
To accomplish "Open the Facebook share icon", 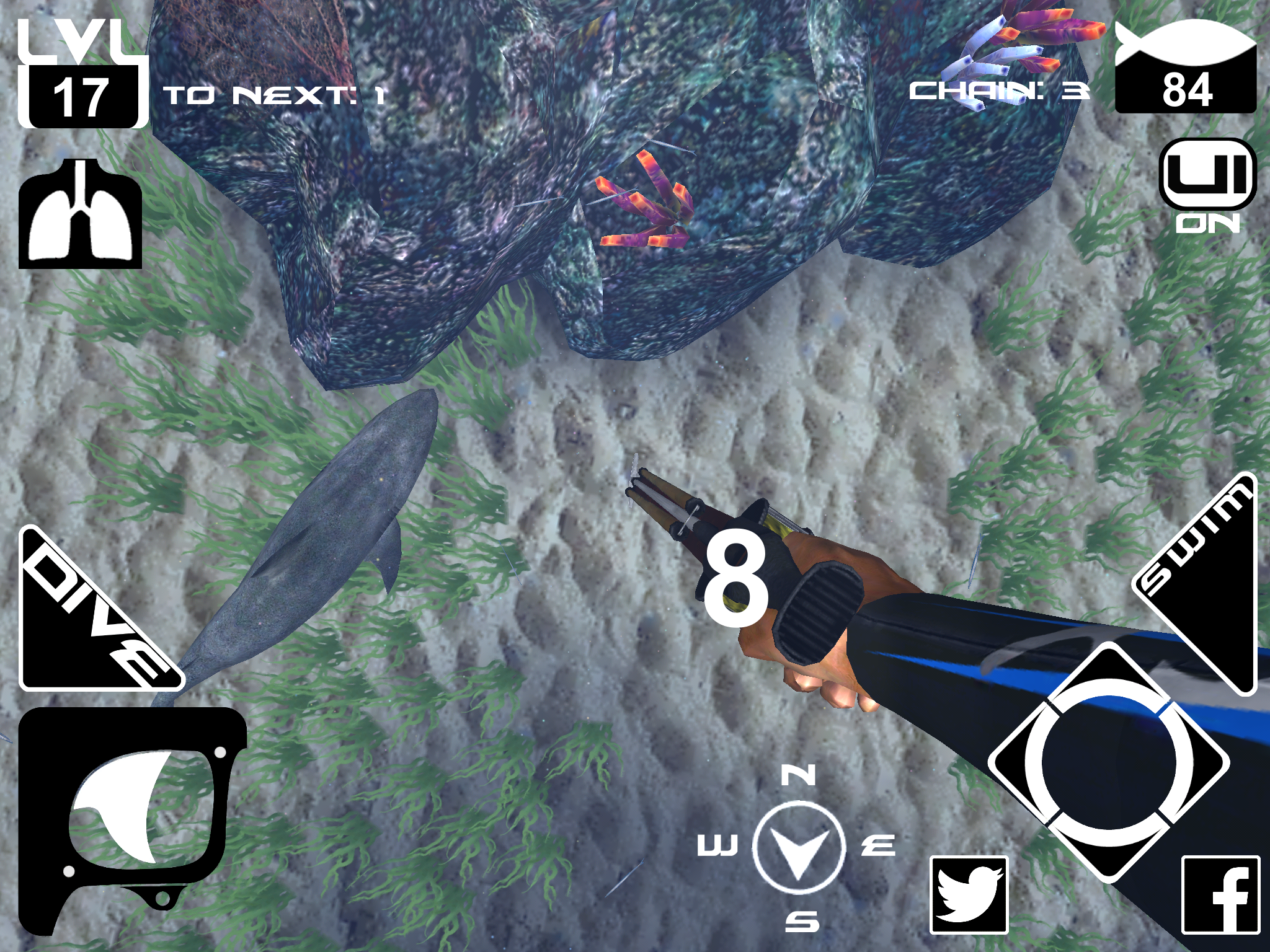I will (1220, 894).
